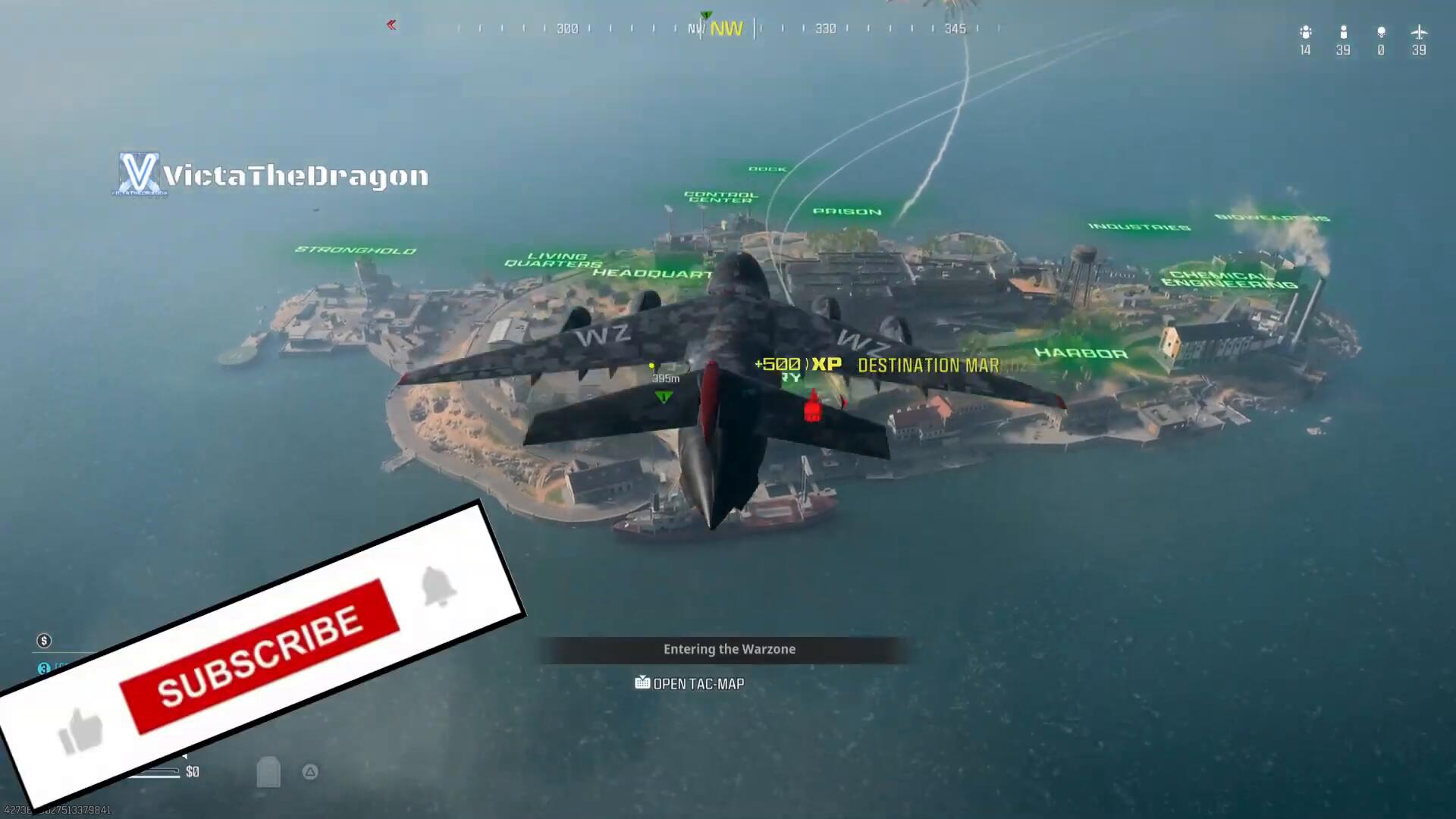1456x819 pixels.
Task: Select the HARBOR location label
Action: (1081, 353)
